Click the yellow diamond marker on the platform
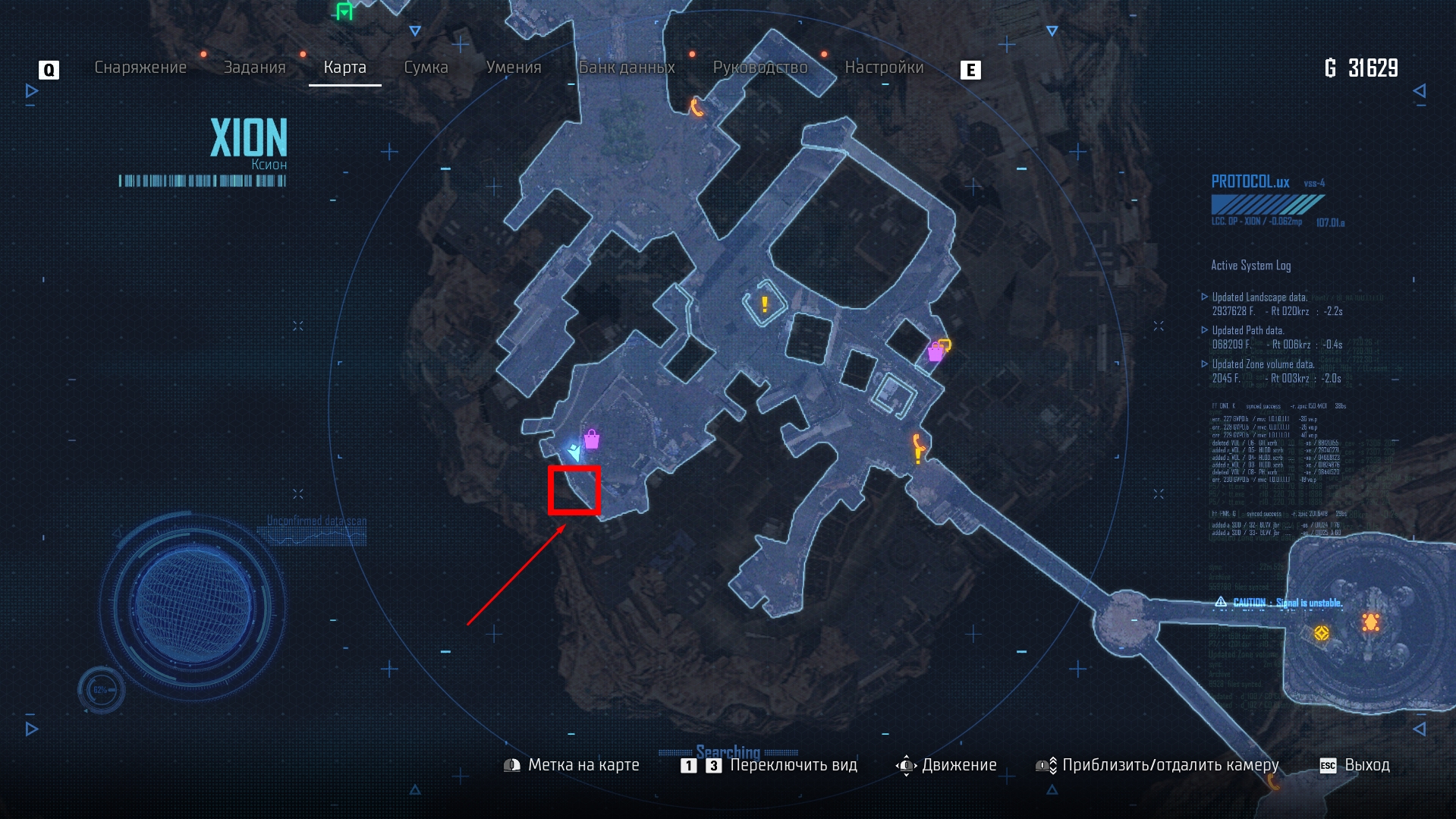The height and width of the screenshot is (819, 1456). [x=1321, y=633]
